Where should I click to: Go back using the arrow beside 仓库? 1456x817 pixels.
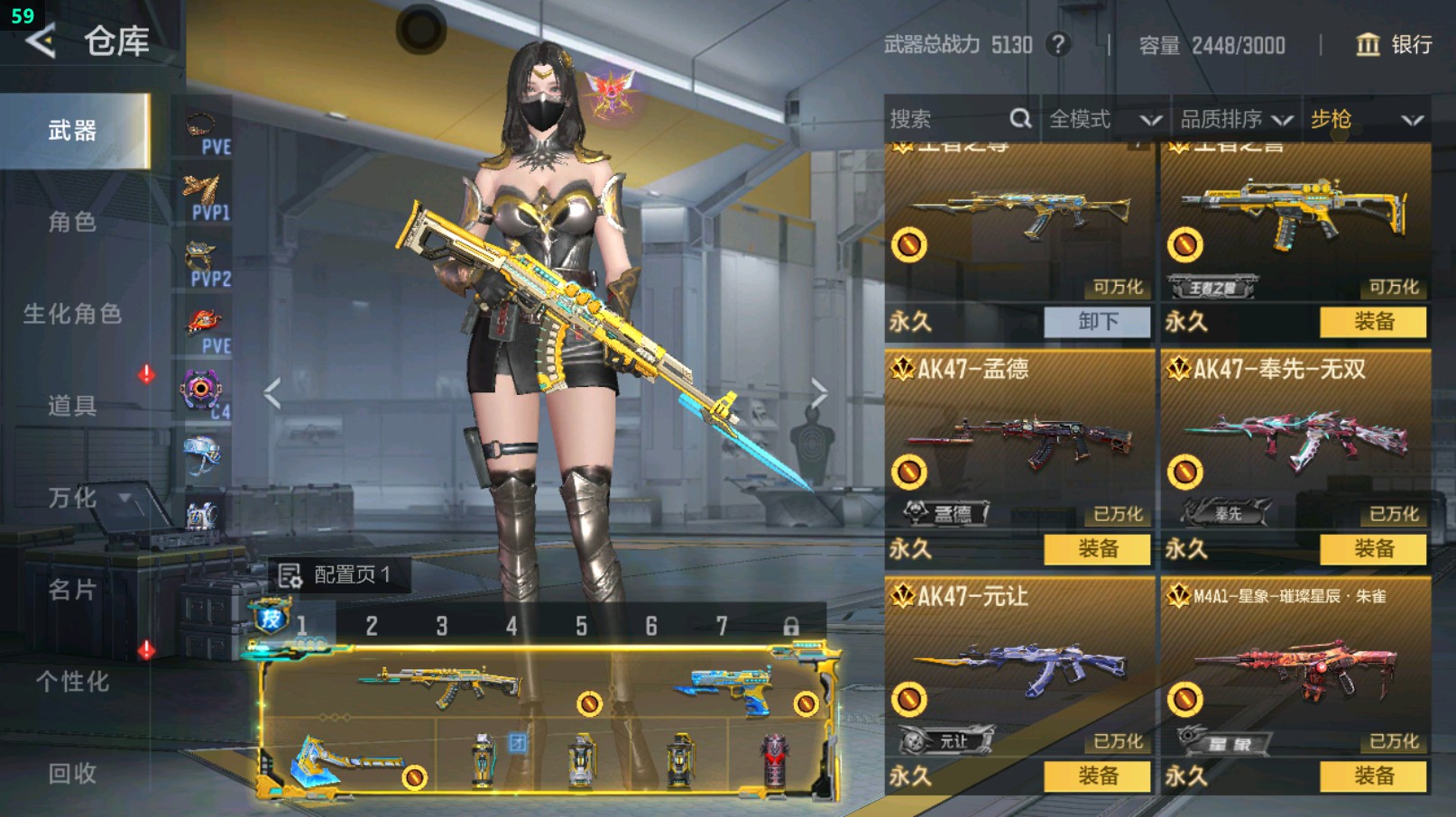coord(41,41)
